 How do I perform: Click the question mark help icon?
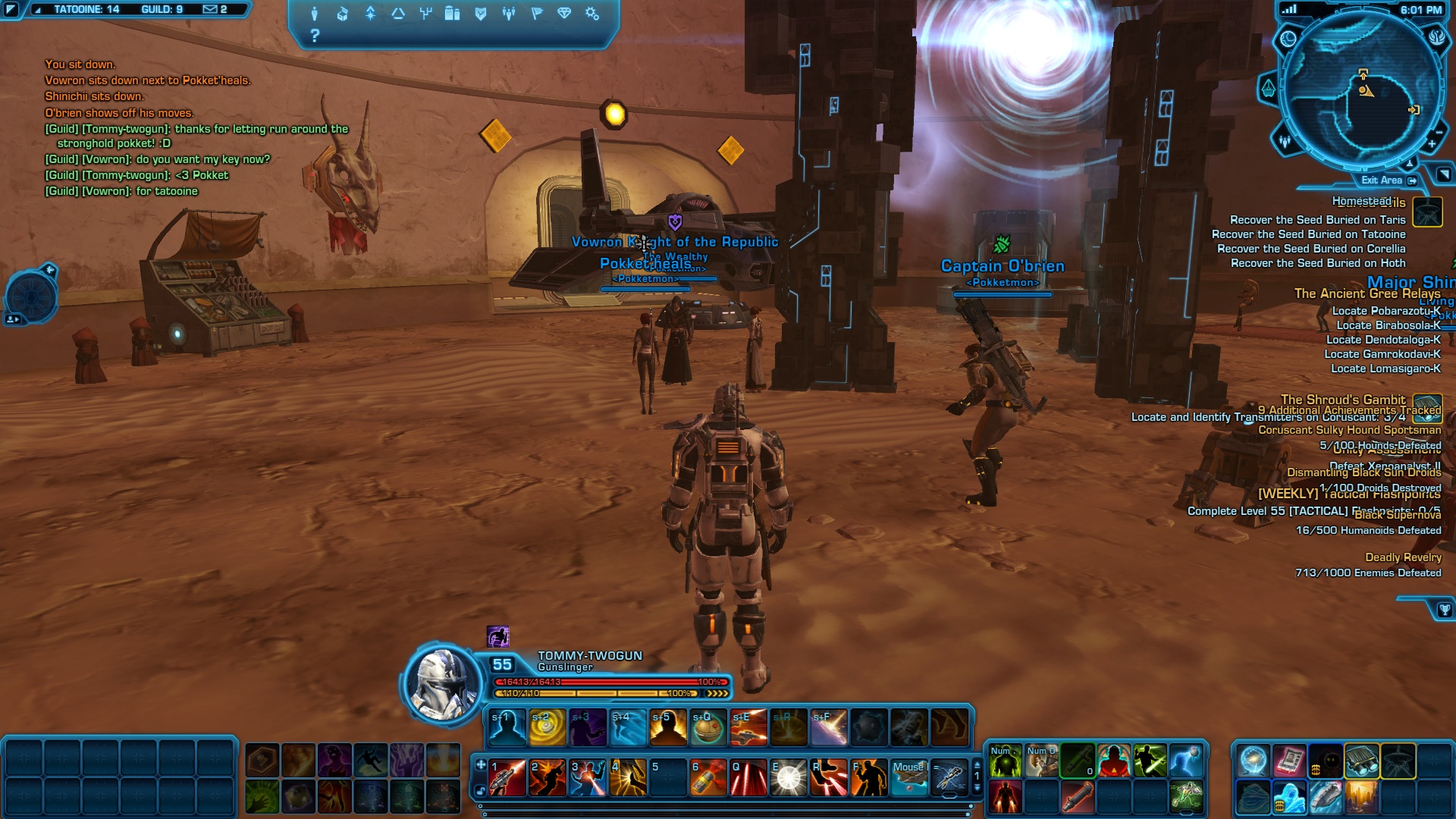315,36
